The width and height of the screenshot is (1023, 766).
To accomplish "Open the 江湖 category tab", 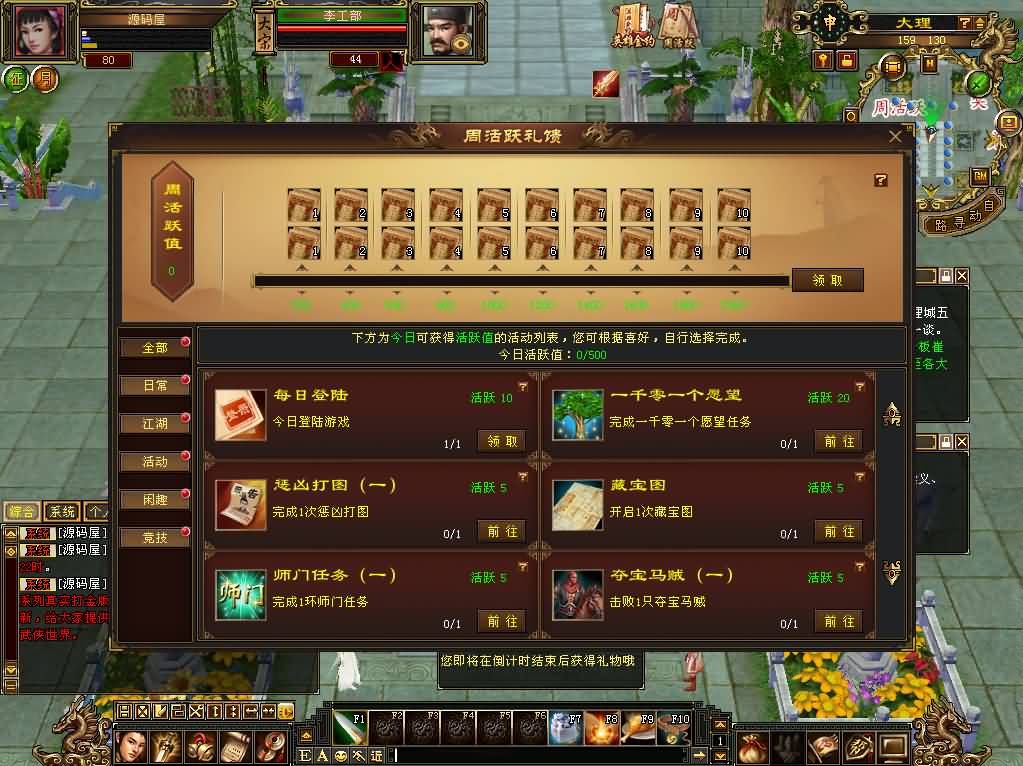I will (155, 424).
